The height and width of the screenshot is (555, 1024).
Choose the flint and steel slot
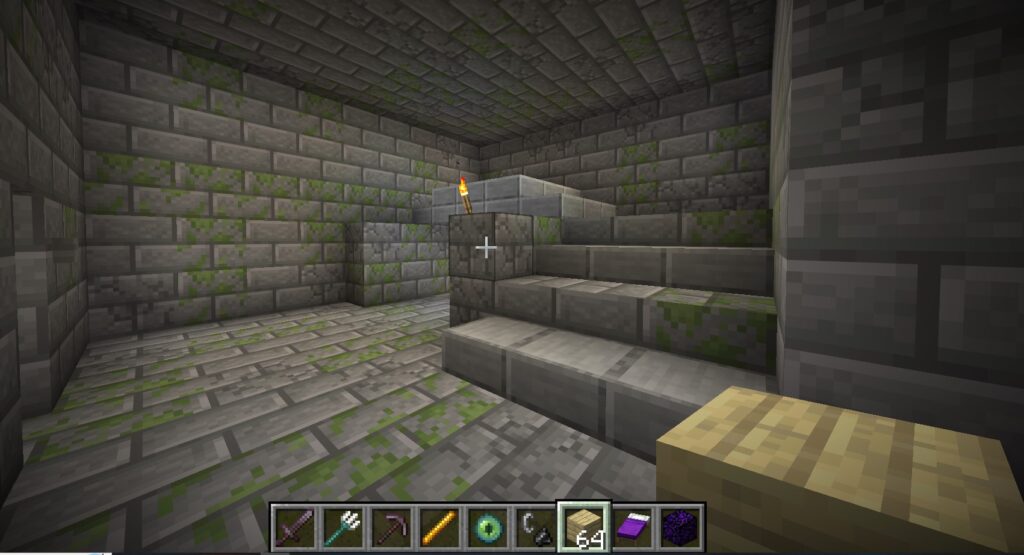coord(534,526)
